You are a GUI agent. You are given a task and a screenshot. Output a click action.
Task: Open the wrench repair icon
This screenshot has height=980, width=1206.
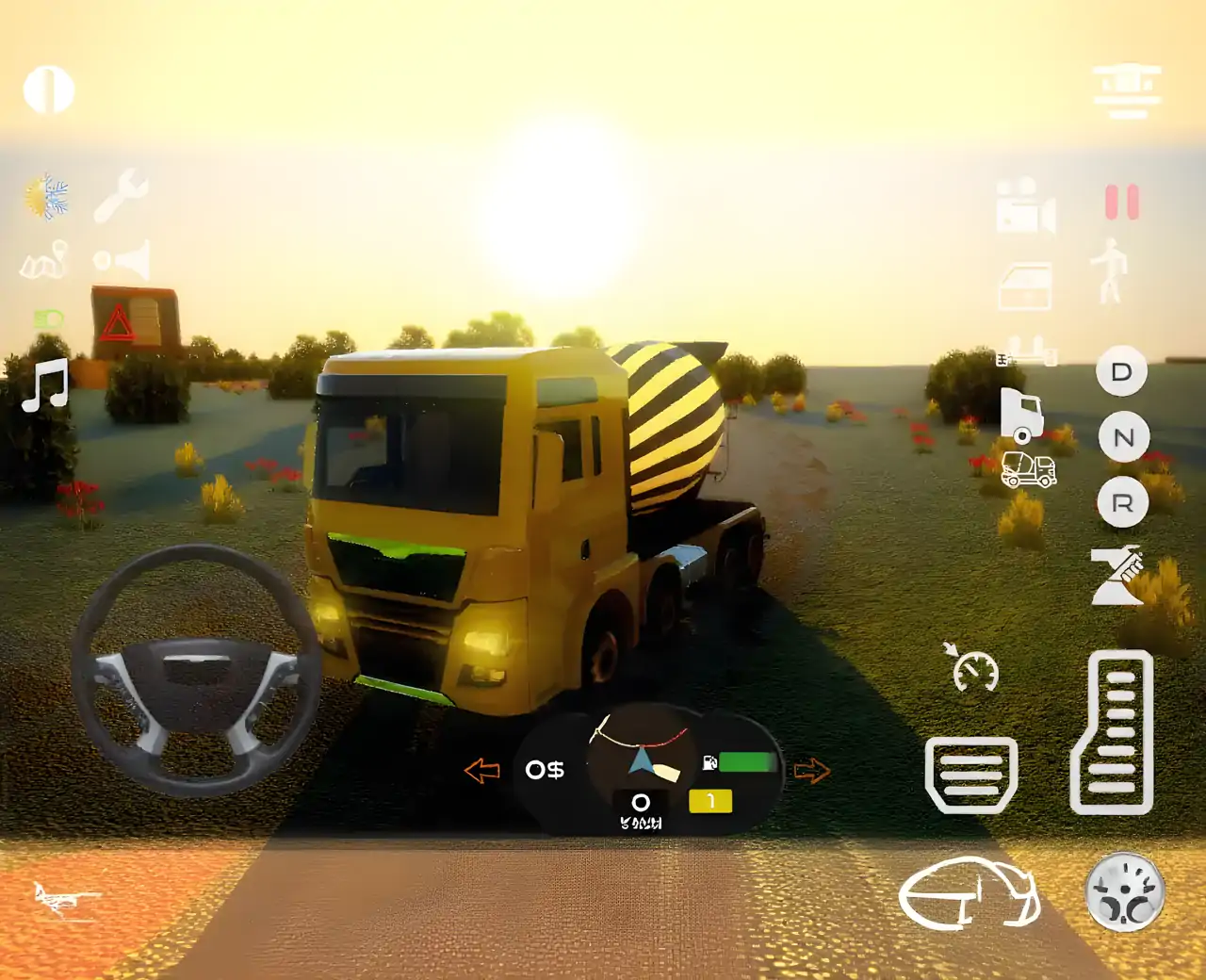(122, 195)
